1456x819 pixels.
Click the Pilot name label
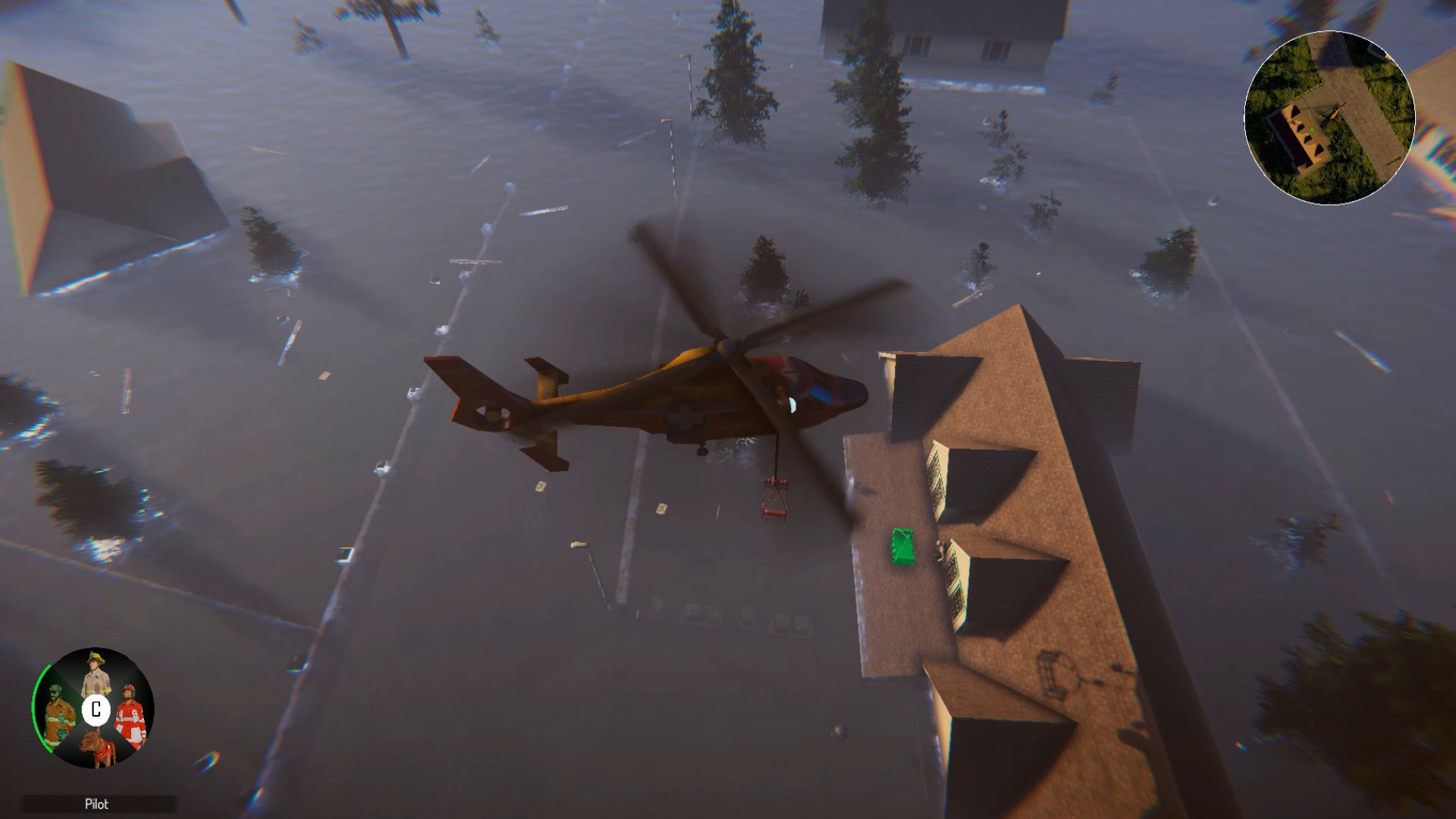coord(97,802)
